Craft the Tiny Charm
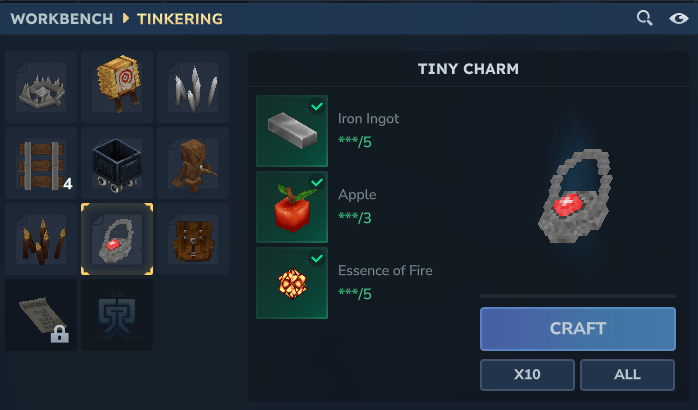Image resolution: width=698 pixels, height=410 pixels. [577, 328]
